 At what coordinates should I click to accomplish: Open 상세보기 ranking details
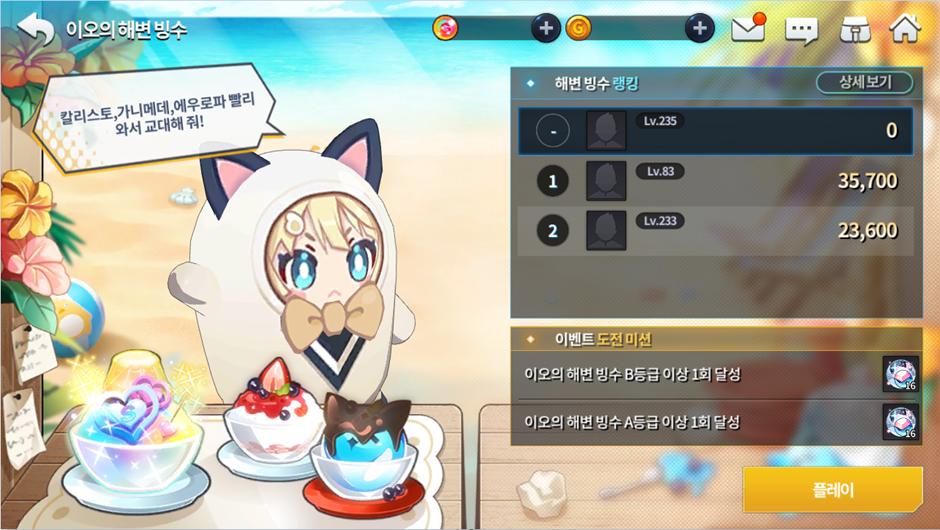[x=865, y=83]
